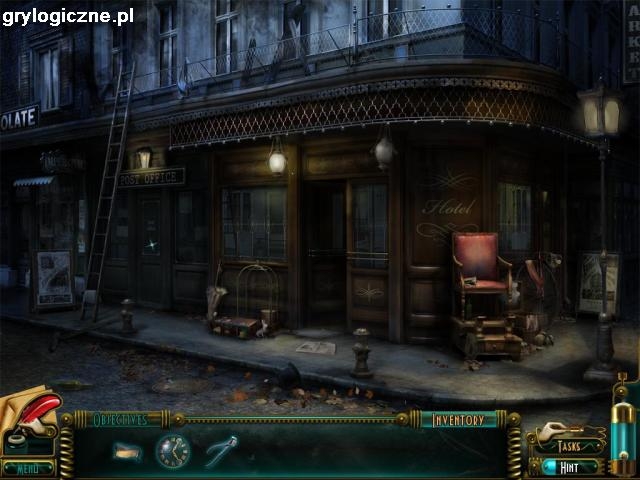Use the Hint button
640x480 pixels.
(572, 466)
